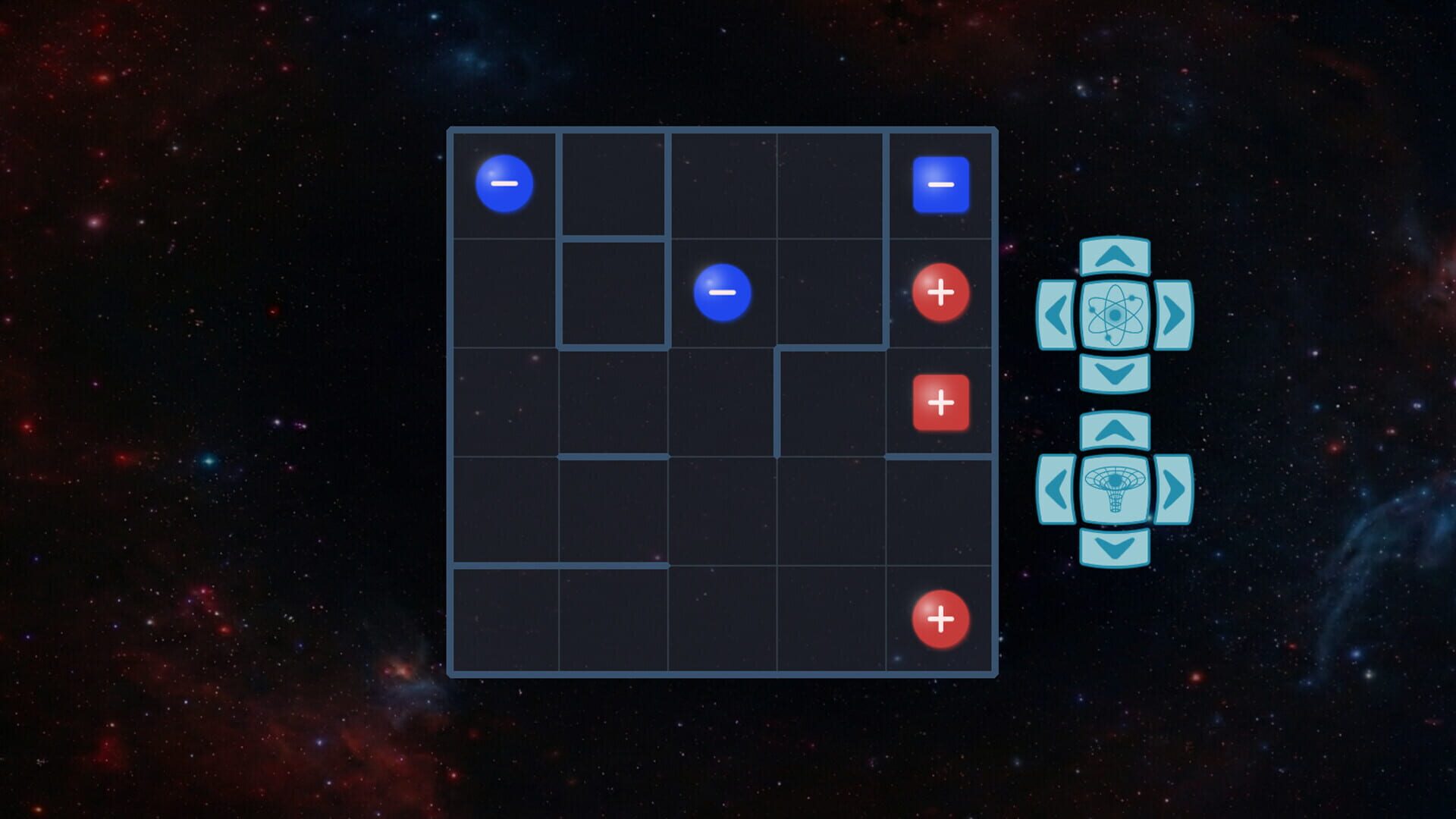Click the blue negative particle in the top-left cell

[x=504, y=184]
